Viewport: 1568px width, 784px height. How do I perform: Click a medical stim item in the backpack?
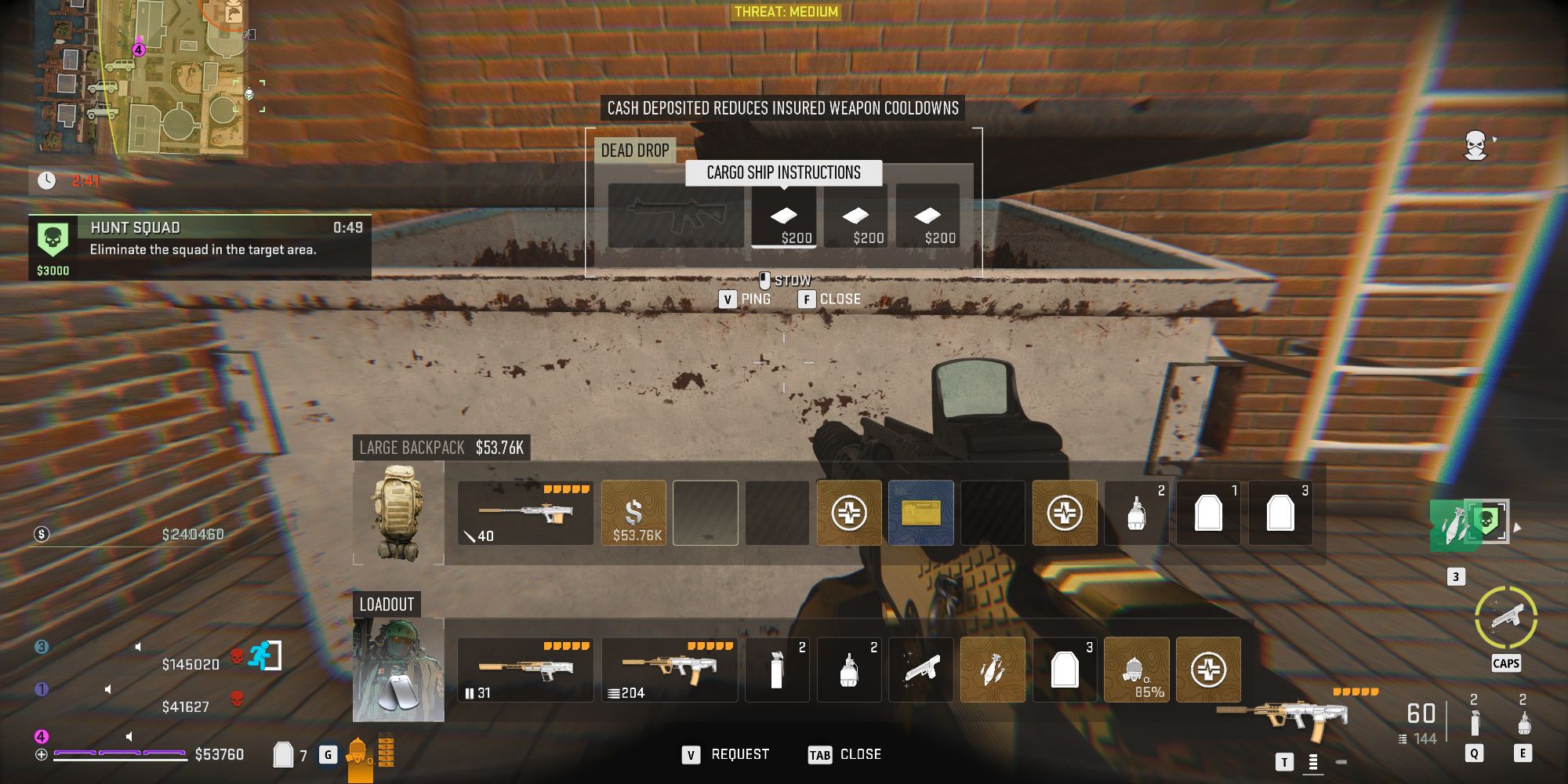click(850, 513)
